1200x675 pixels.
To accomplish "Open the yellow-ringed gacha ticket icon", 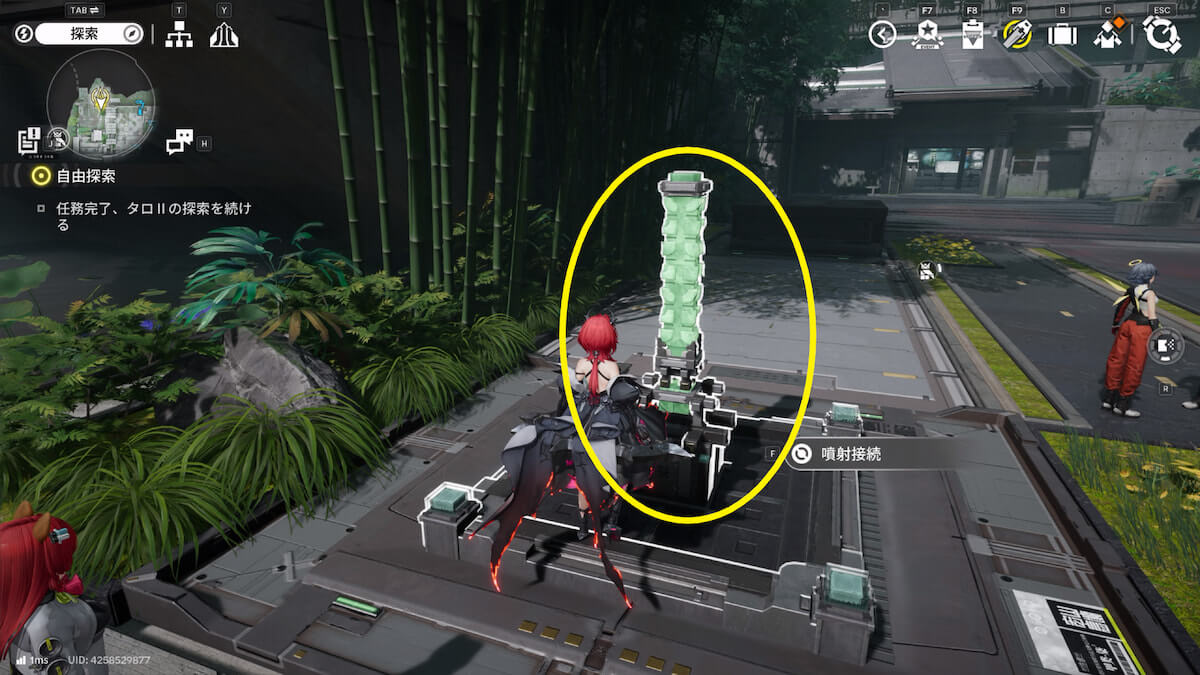I will coord(1017,35).
